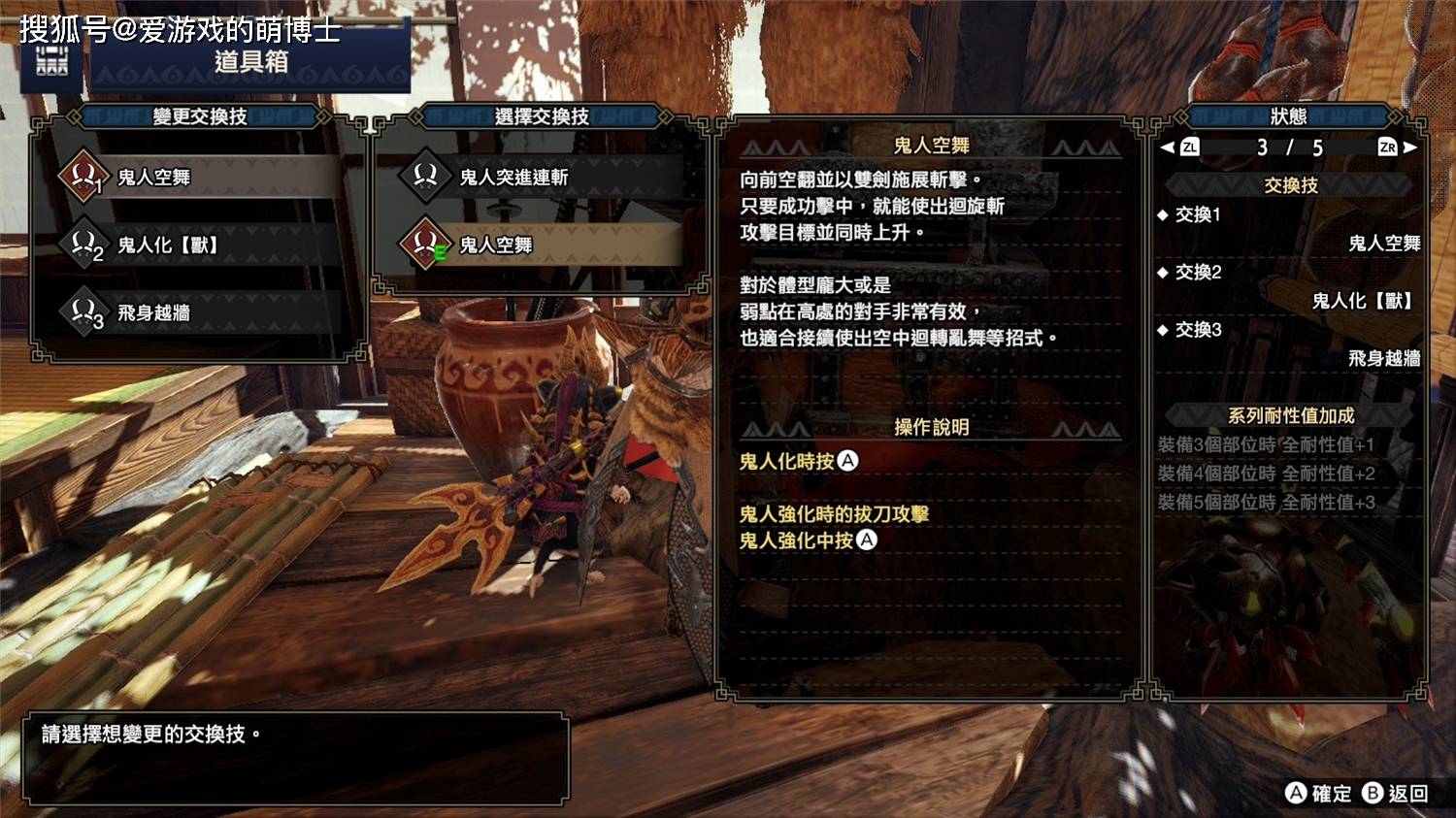1456x818 pixels.
Task: Go to next status page with right arrow
Action: click(1410, 147)
